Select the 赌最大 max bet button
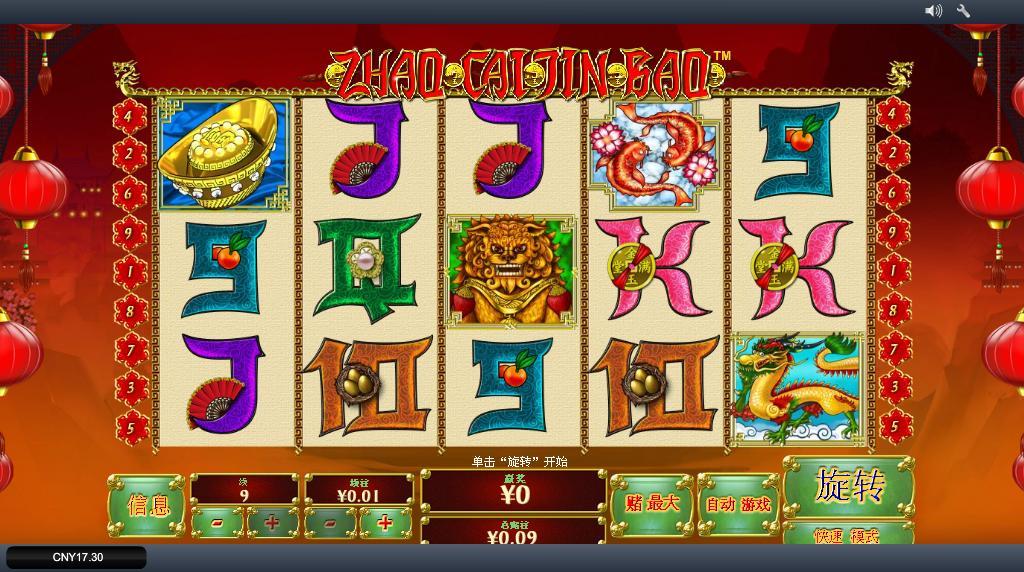Image resolution: width=1024 pixels, height=572 pixels. click(651, 503)
